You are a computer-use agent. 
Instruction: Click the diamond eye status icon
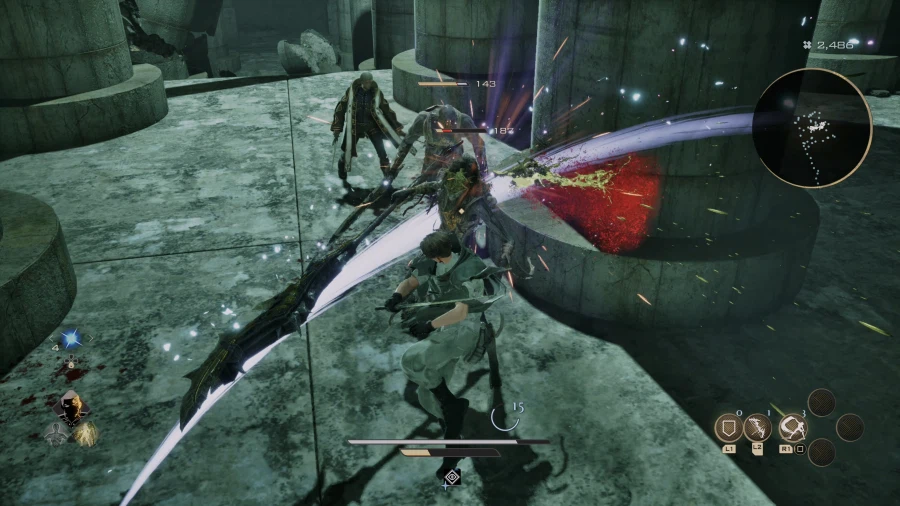[451, 477]
